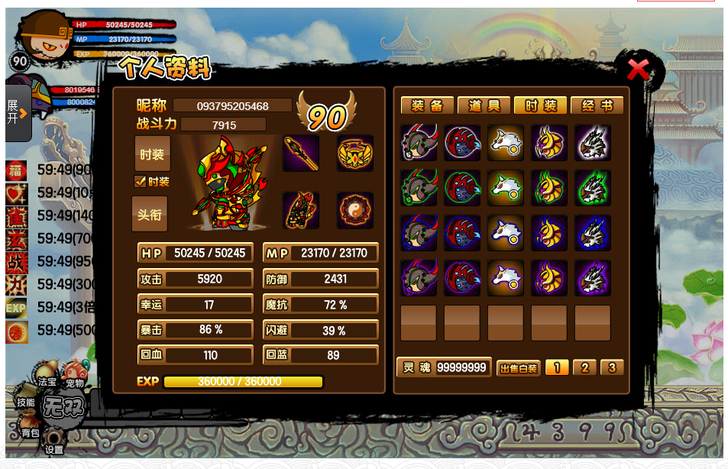The width and height of the screenshot is (728, 469).
Task: Open the 宠物 pet menu
Action: 75,381
